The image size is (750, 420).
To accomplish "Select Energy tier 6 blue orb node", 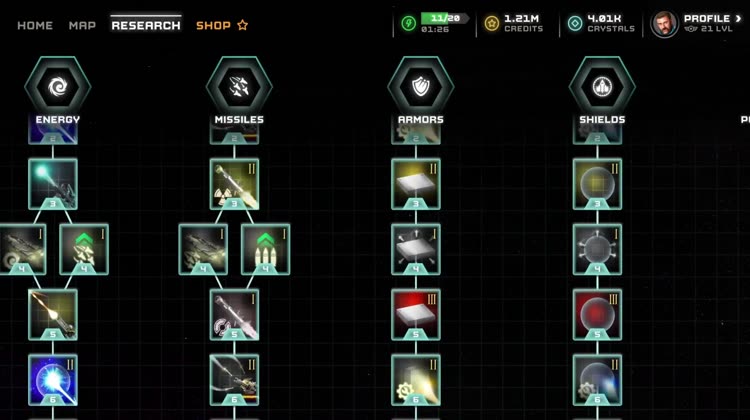I will 53,379.
